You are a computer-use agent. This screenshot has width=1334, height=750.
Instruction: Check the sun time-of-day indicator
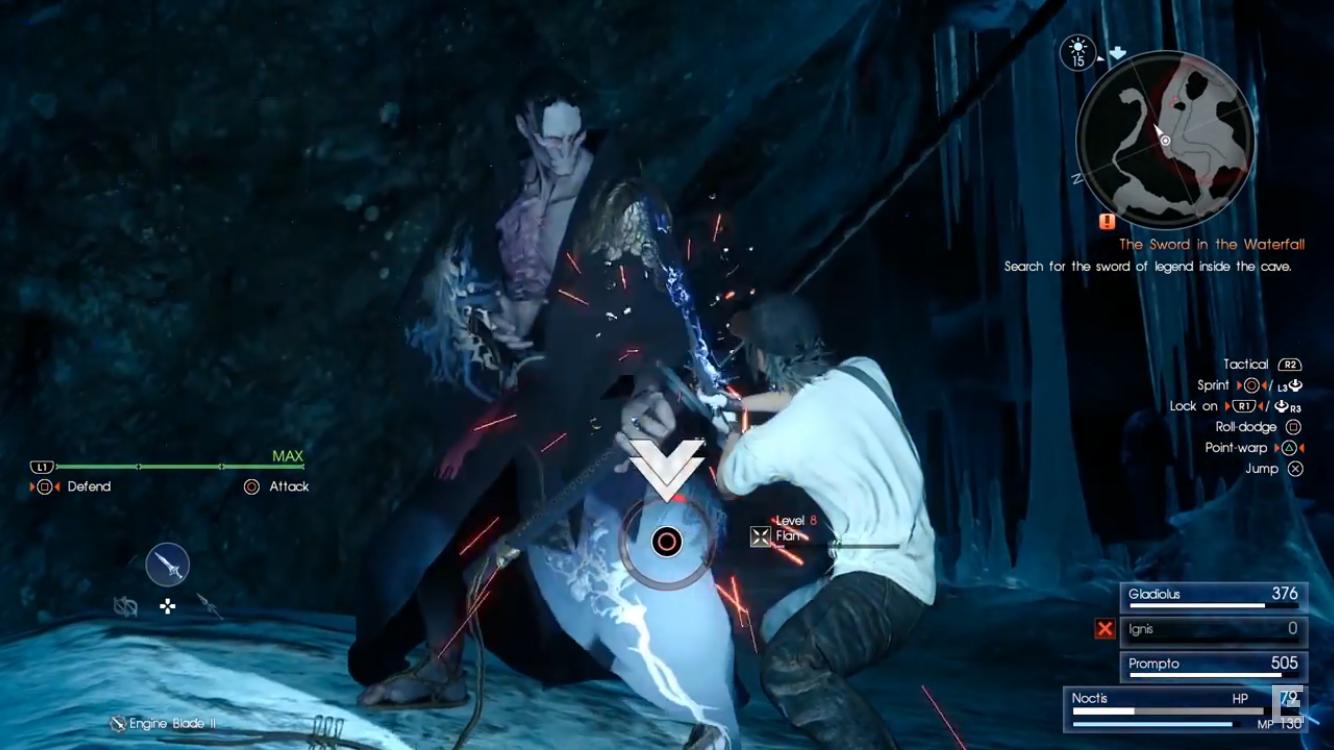click(1078, 52)
